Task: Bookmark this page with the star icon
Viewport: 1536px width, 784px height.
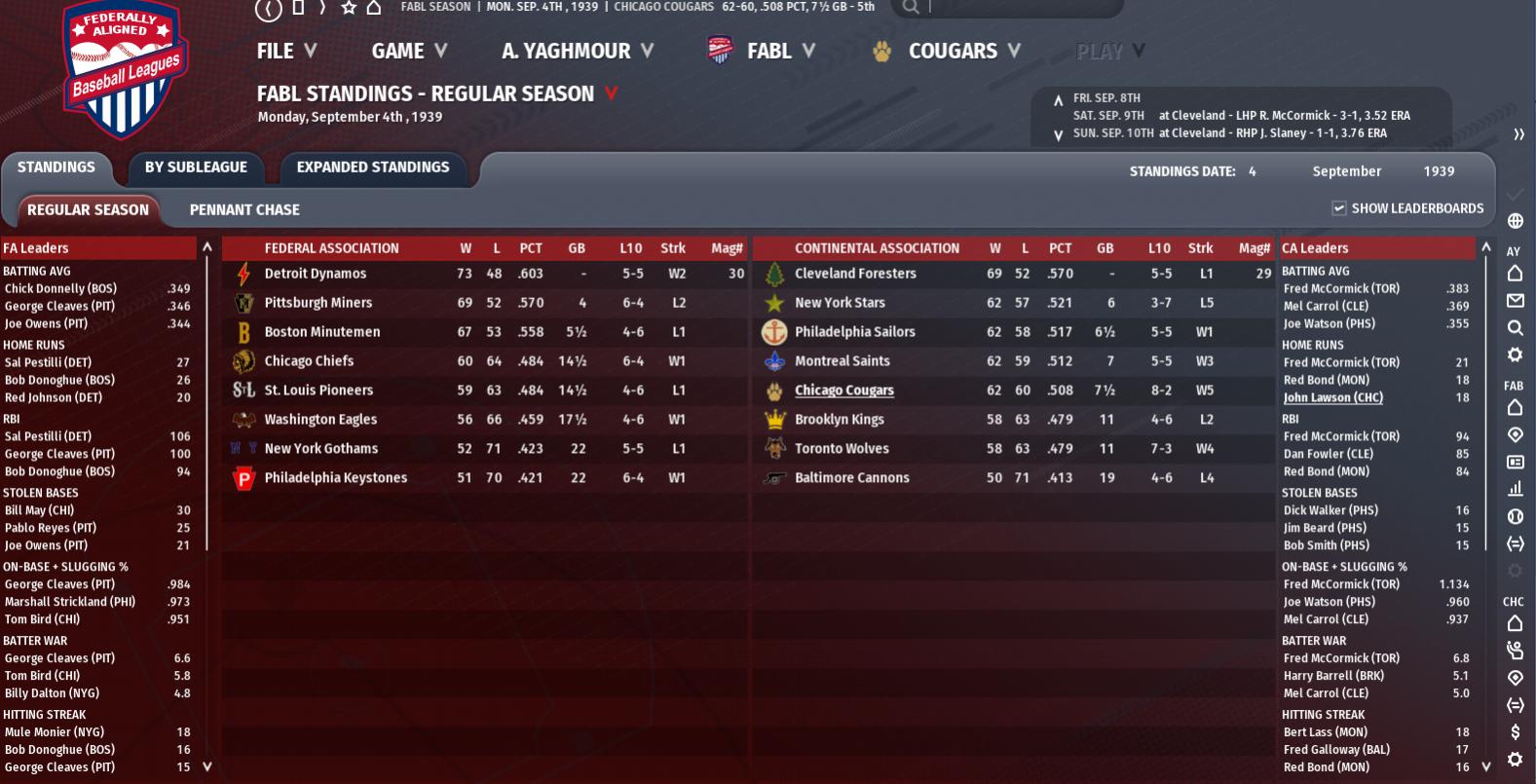Action: coord(349,8)
